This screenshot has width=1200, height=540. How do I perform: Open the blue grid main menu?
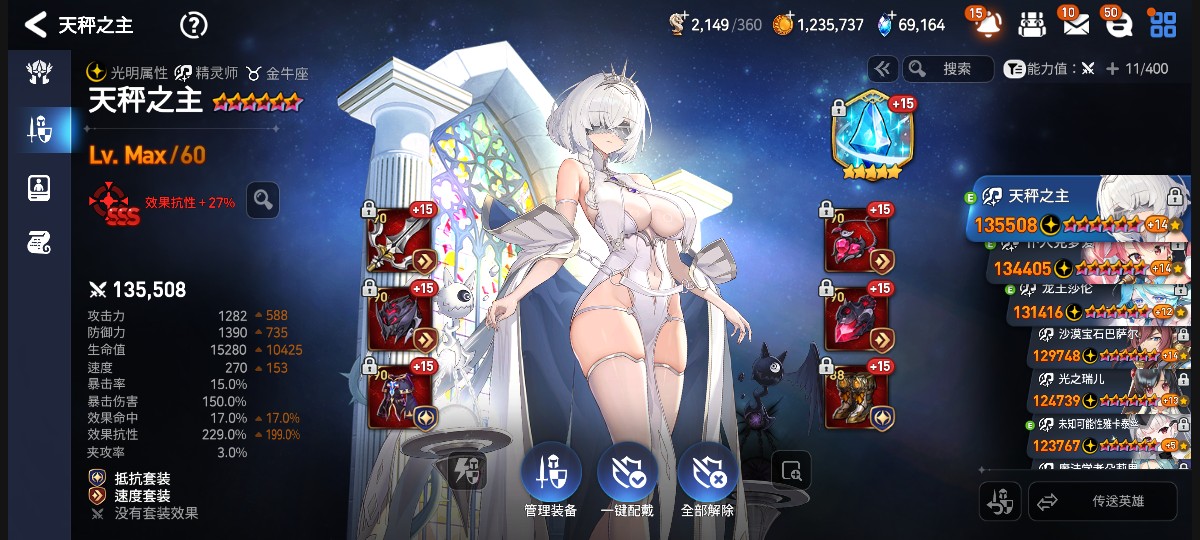[x=1163, y=25]
